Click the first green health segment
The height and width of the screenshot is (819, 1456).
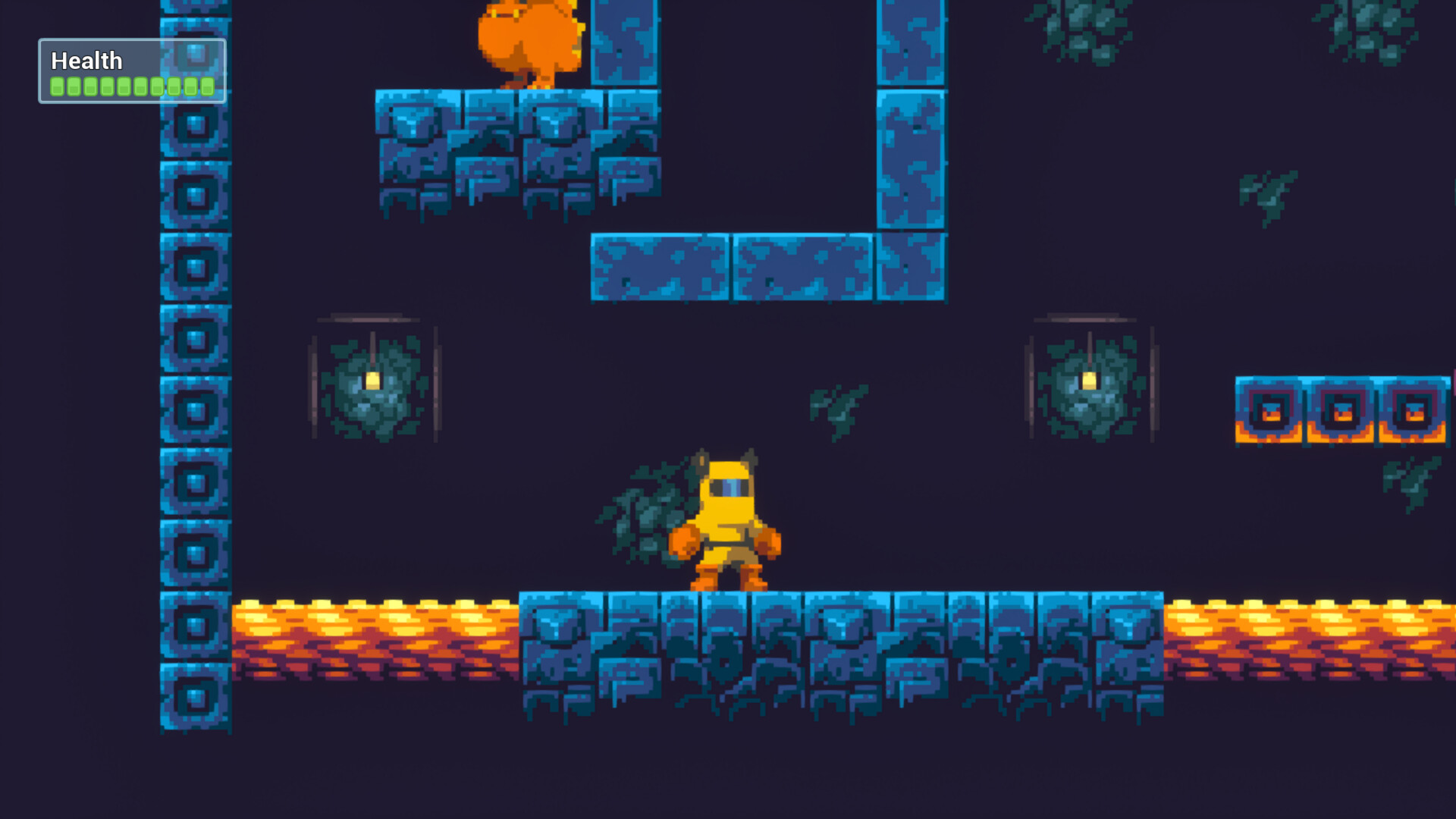pos(56,86)
